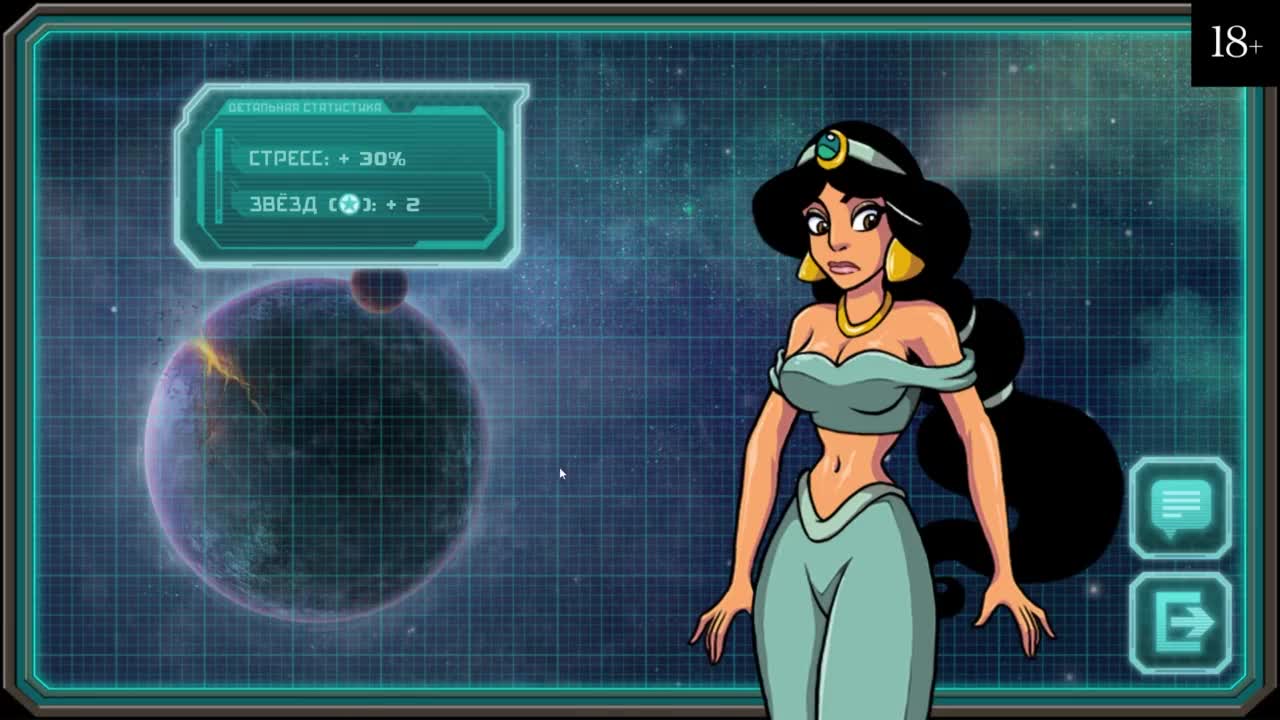Click the exit arrow button
This screenshot has height=720, width=1280.
tap(1181, 622)
